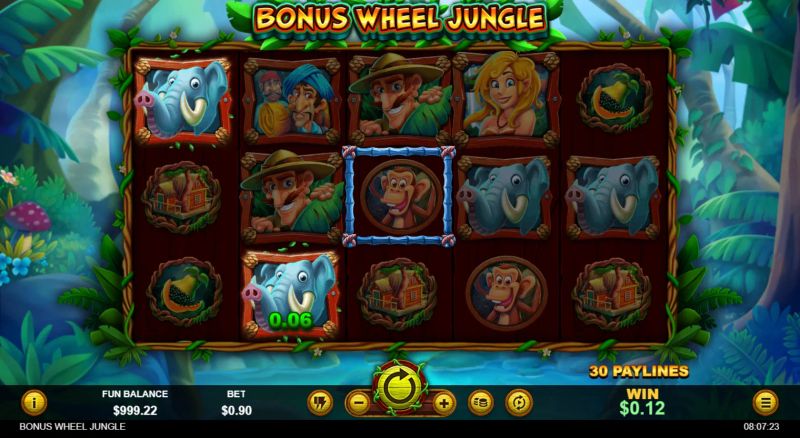Activate the autoplay circular arrows button
This screenshot has width=800, height=438.
tap(518, 403)
